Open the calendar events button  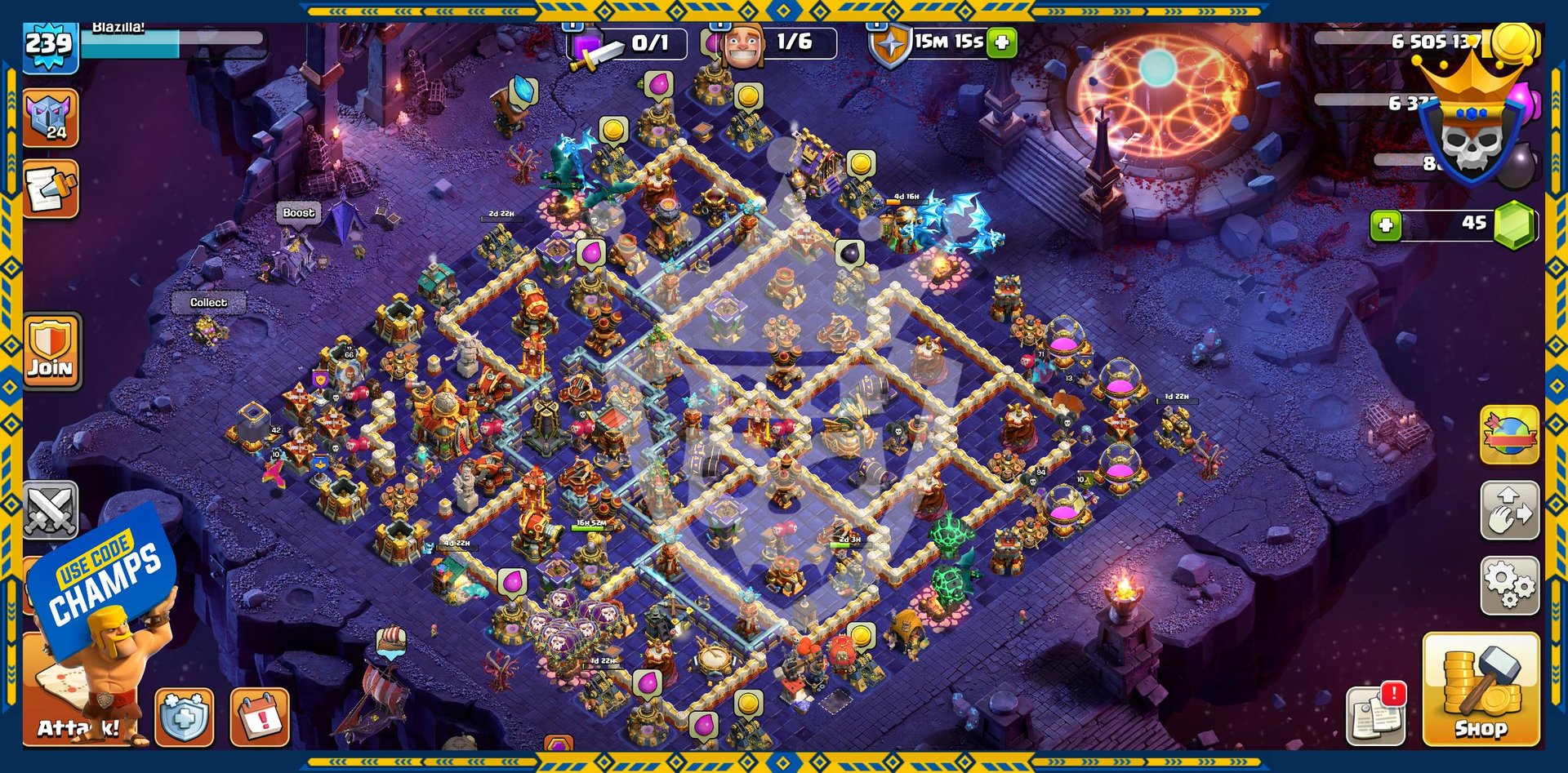(x=260, y=717)
